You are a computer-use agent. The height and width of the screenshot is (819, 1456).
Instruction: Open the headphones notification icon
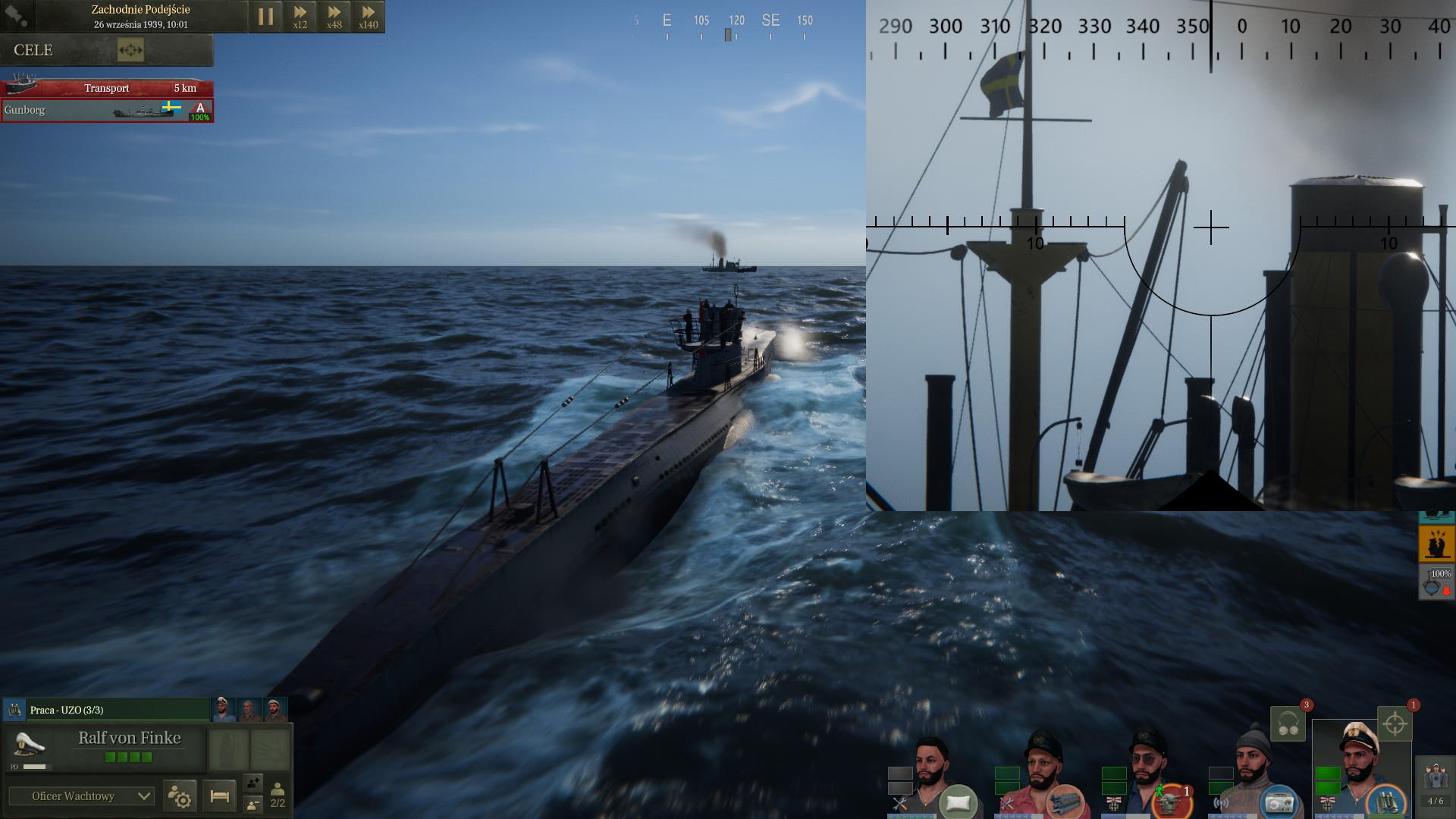pos(1288,723)
